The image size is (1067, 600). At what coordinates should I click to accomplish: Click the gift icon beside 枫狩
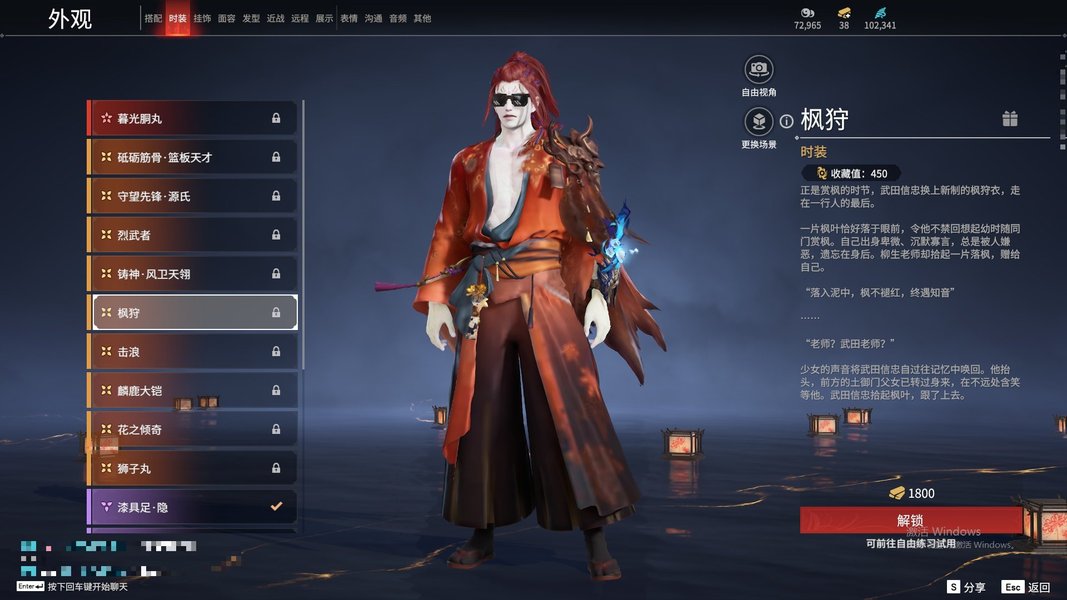click(1010, 119)
